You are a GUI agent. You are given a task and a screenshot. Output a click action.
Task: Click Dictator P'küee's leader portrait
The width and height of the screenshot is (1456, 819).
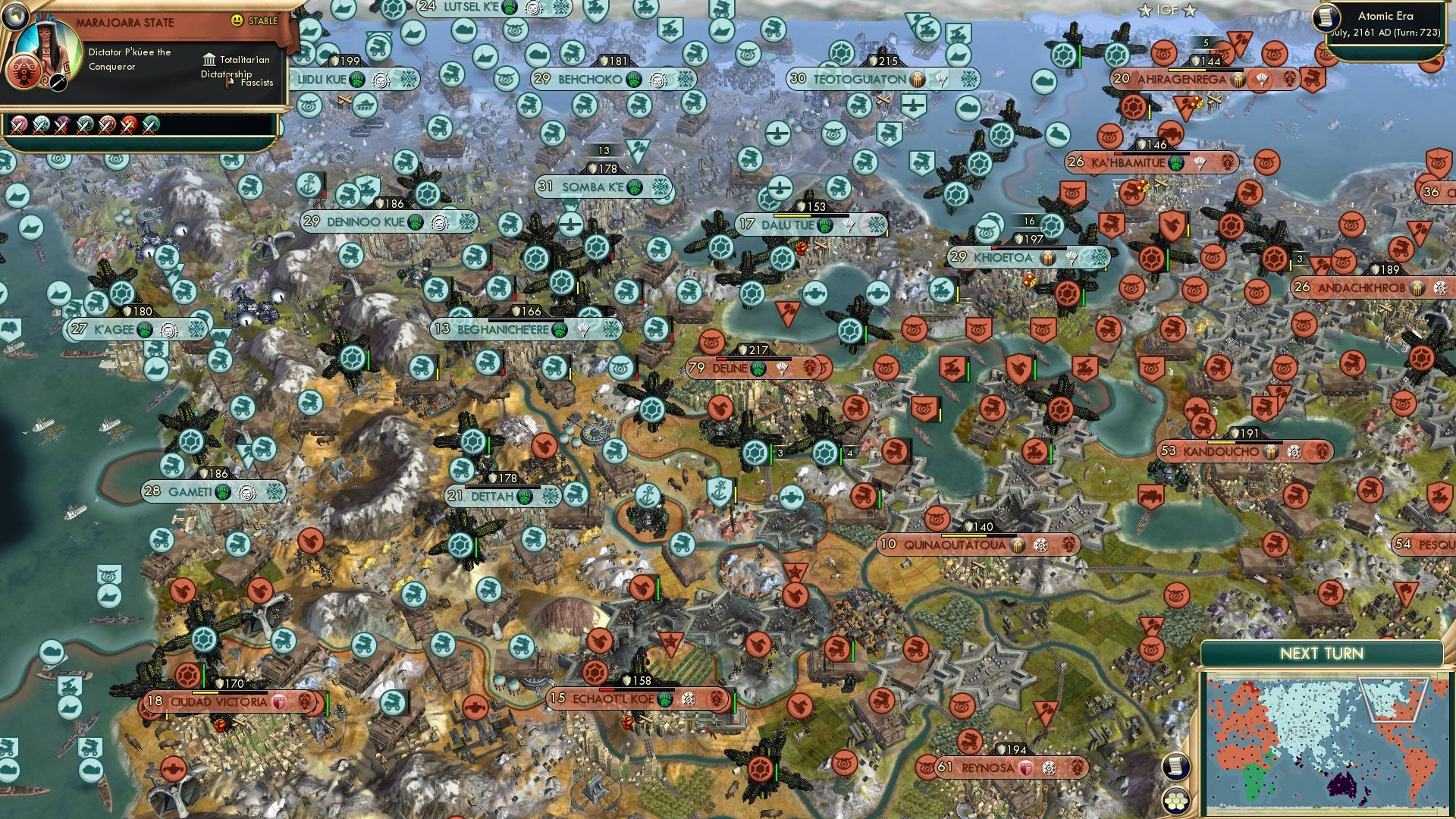(49, 44)
